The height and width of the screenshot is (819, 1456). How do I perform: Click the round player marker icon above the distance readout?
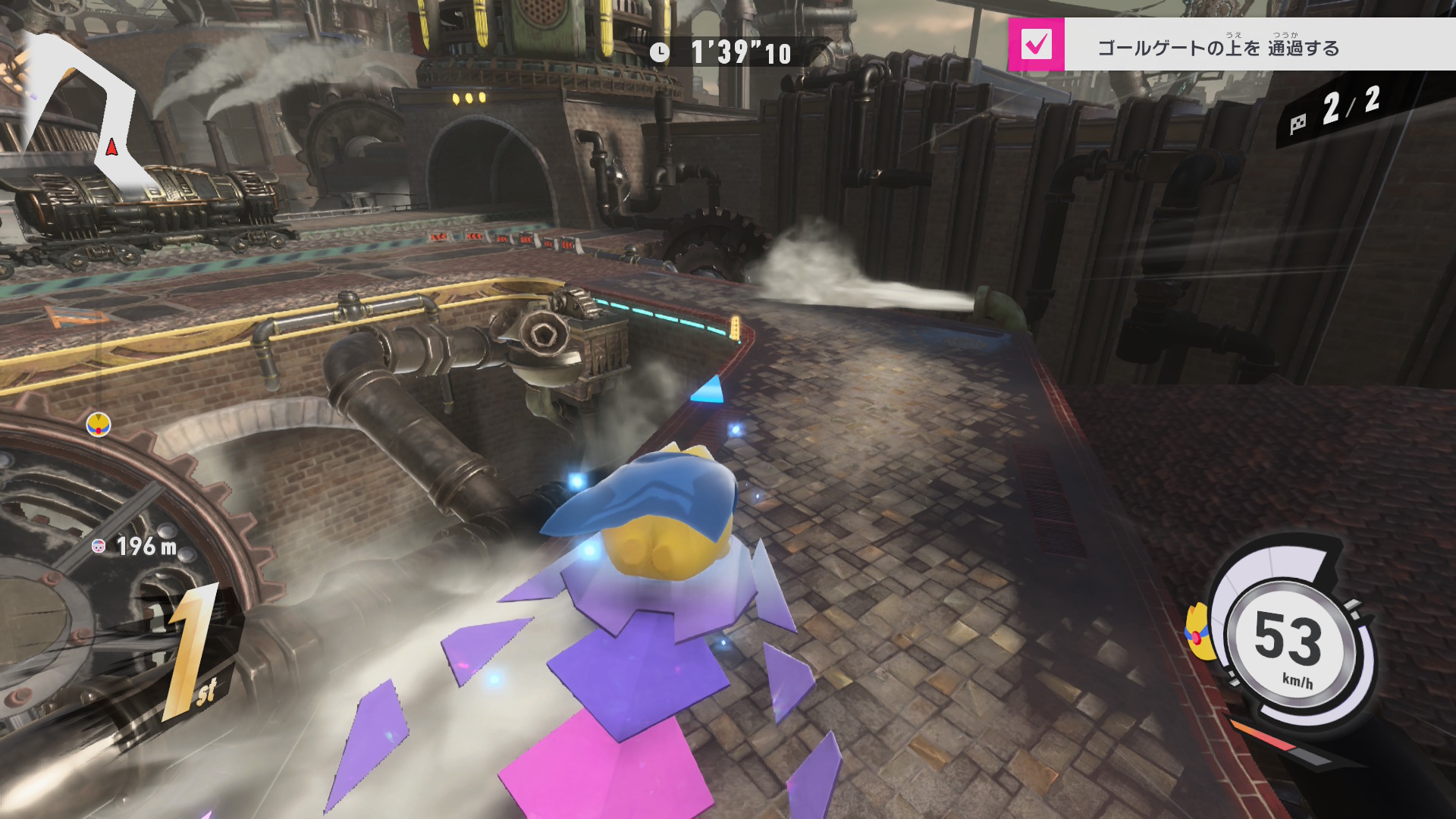coord(99,425)
